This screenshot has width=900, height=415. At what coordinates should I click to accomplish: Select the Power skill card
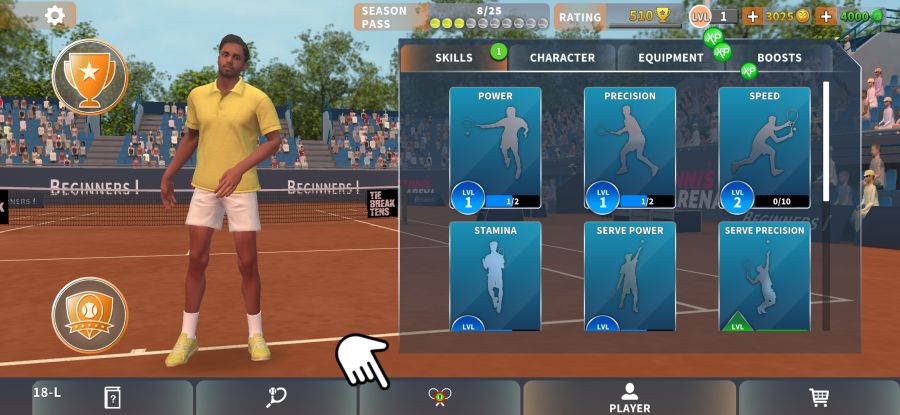click(495, 148)
